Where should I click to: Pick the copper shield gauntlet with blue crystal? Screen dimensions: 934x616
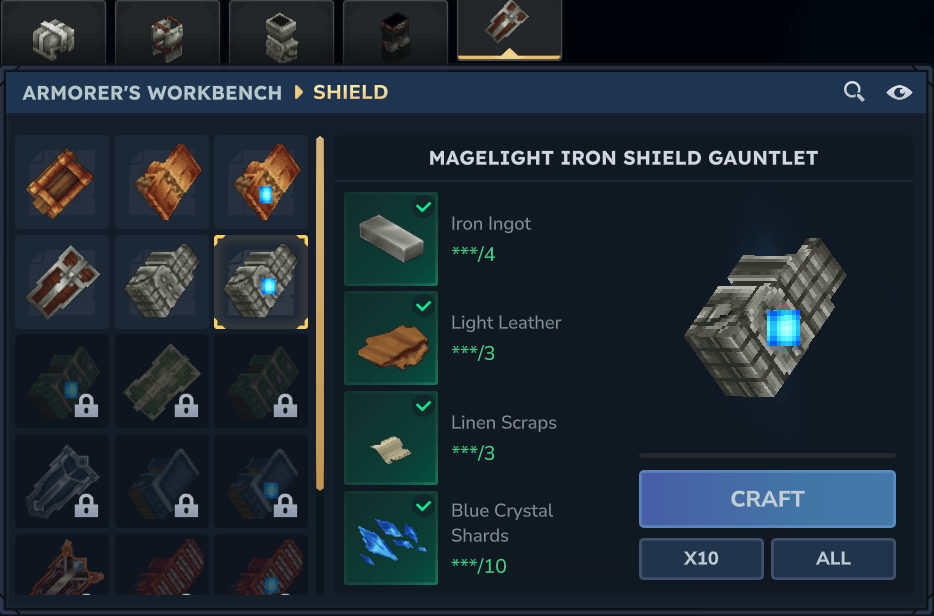coord(261,182)
